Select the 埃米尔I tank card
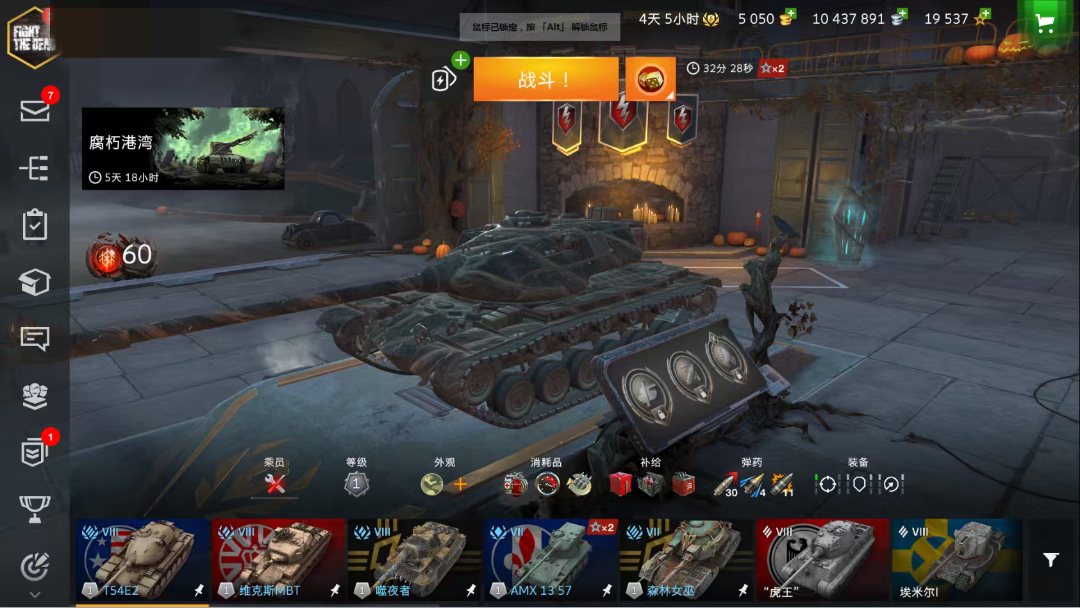Image resolution: width=1080 pixels, height=608 pixels. 957,560
